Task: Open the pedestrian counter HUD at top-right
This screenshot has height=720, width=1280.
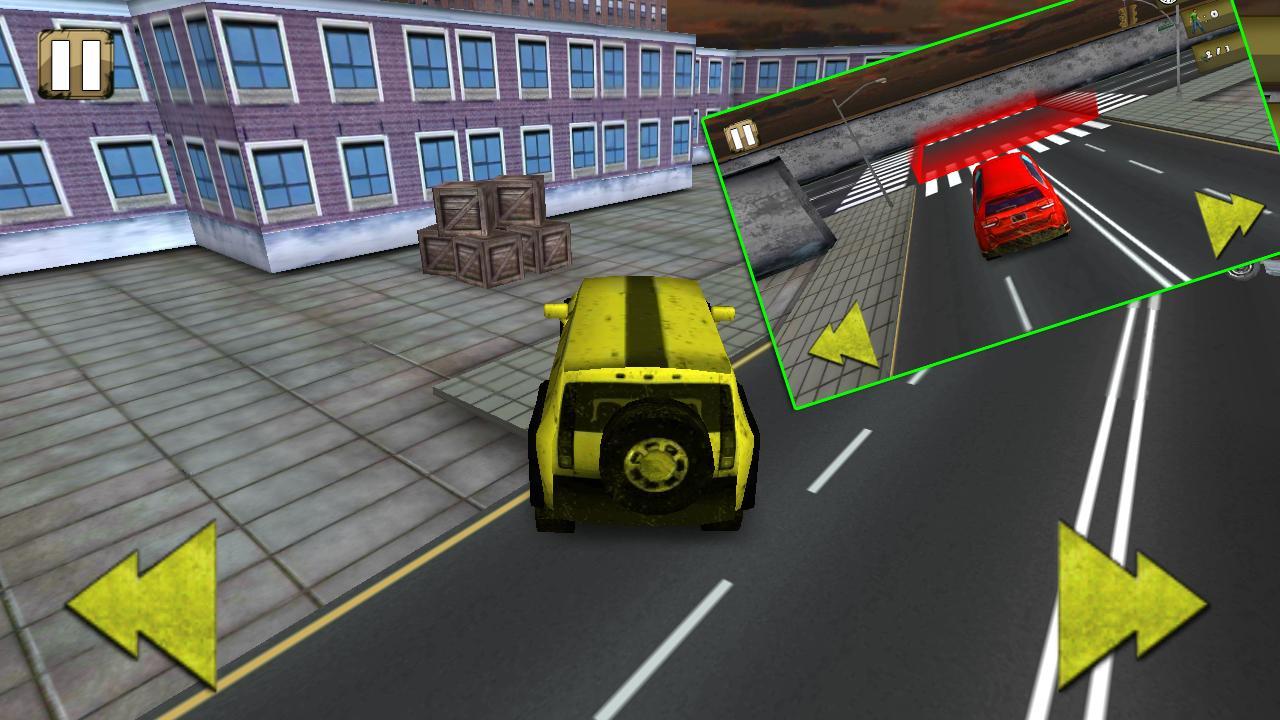Action: tap(1205, 15)
